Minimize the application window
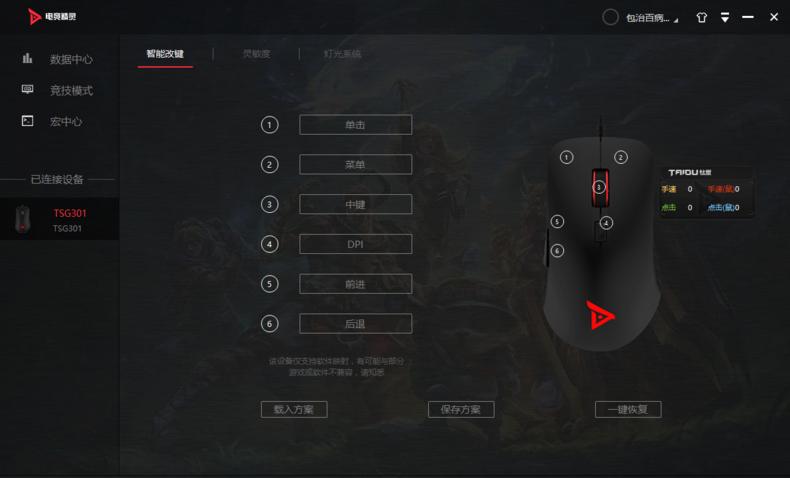 748,18
